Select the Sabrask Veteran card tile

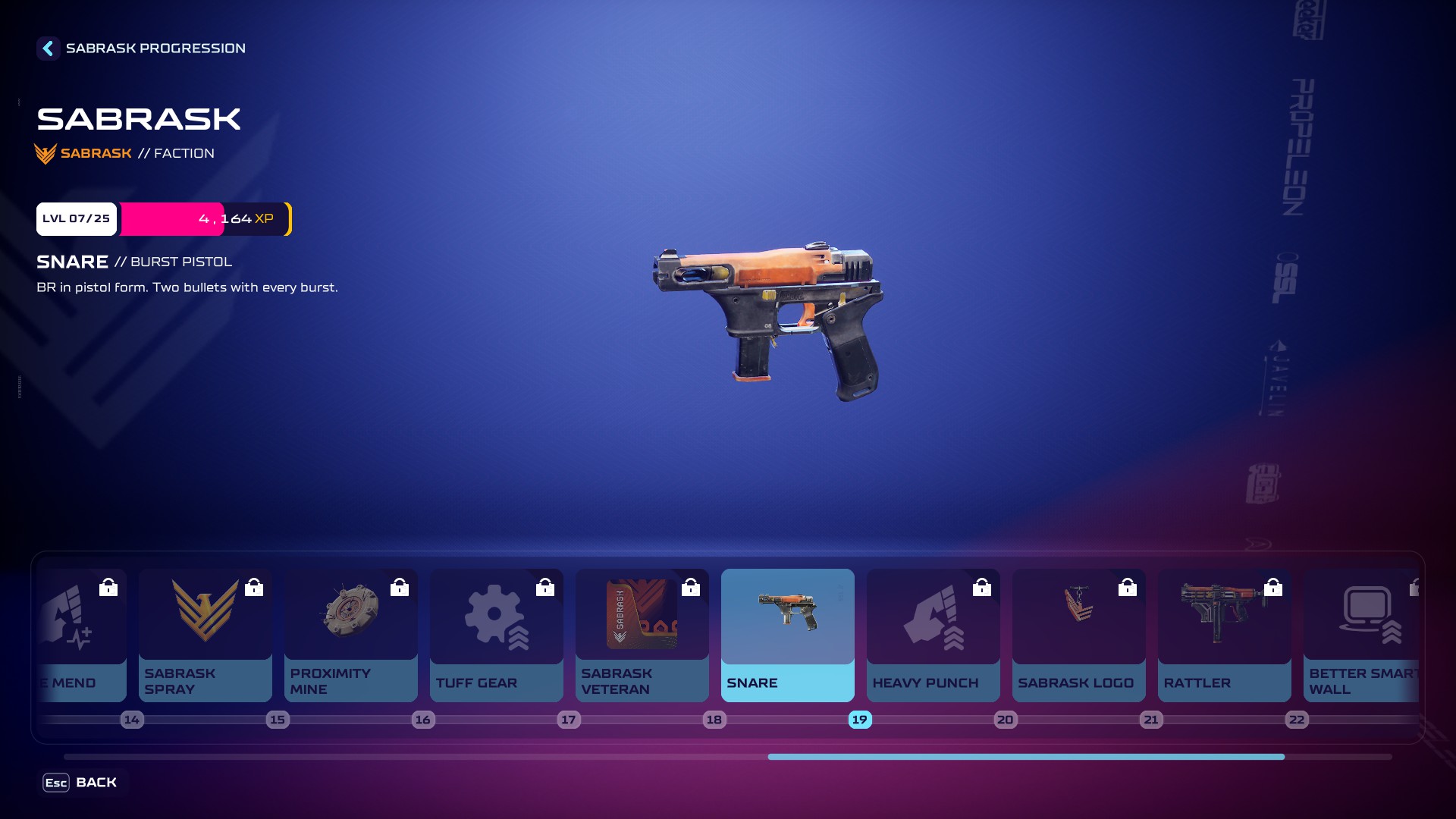click(642, 635)
